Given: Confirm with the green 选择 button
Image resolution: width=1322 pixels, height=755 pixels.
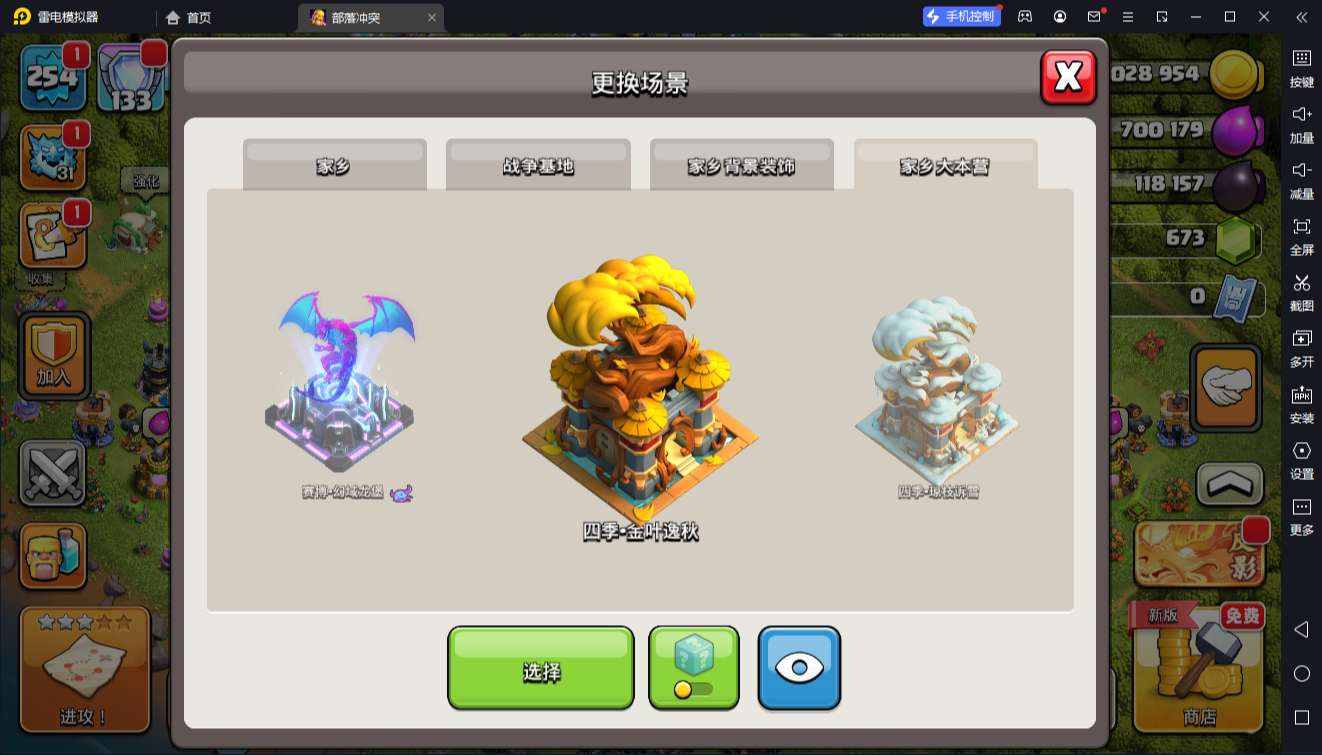Looking at the screenshot, I should point(540,668).
